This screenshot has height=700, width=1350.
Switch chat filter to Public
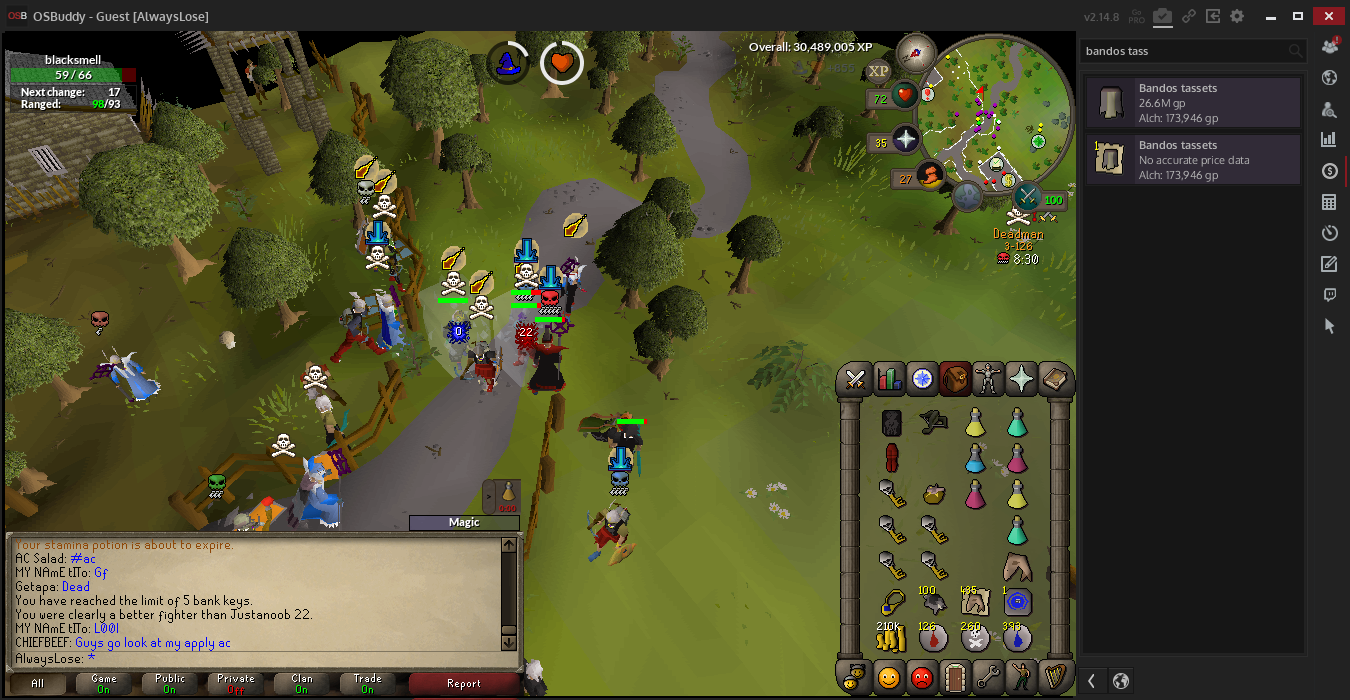170,684
